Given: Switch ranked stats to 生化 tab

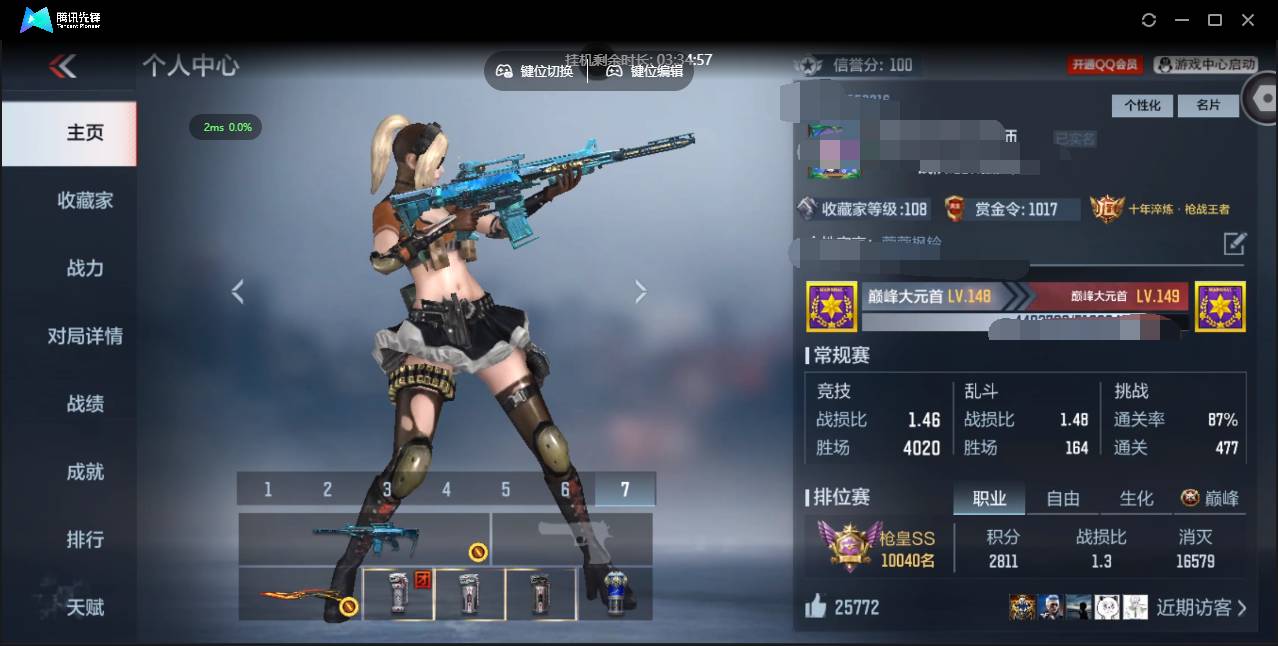Looking at the screenshot, I should coord(1136,498).
